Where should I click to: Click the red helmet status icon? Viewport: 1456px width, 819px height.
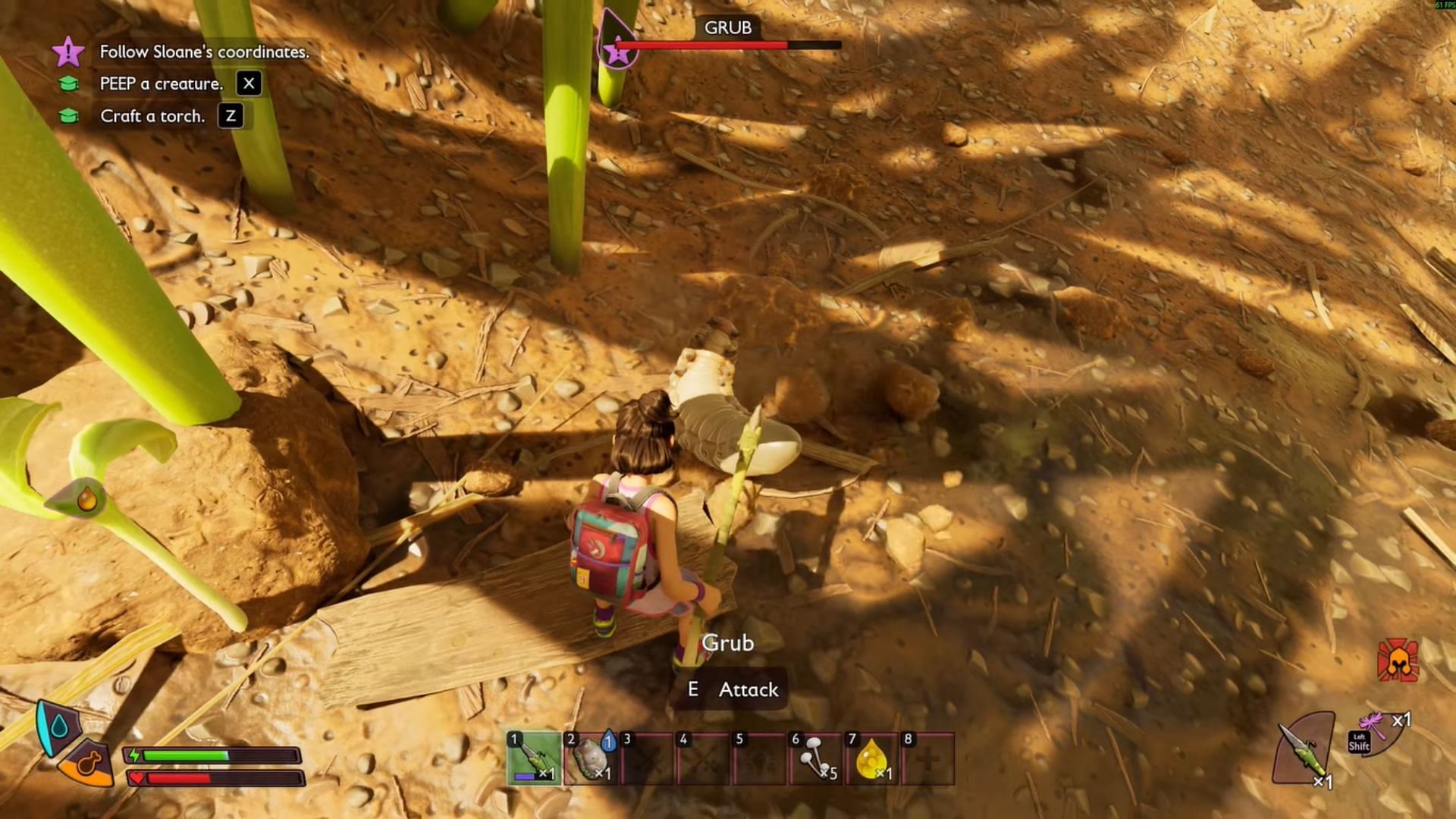click(1397, 661)
